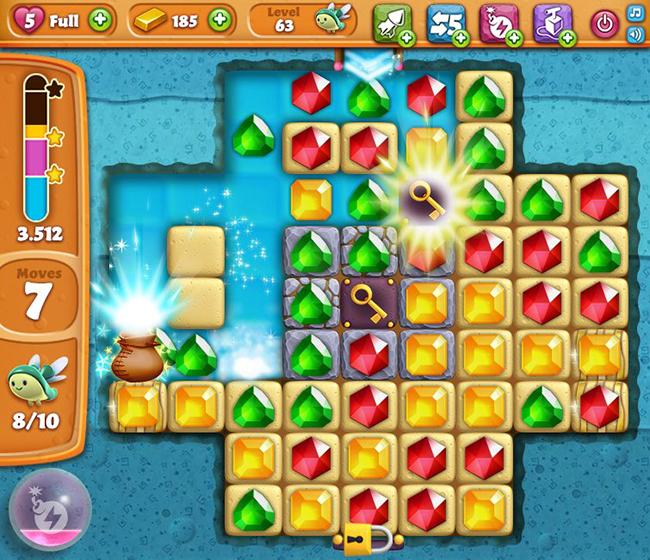Viewport: 650px width, 560px height.
Task: Click the red power quit button
Action: (603, 22)
